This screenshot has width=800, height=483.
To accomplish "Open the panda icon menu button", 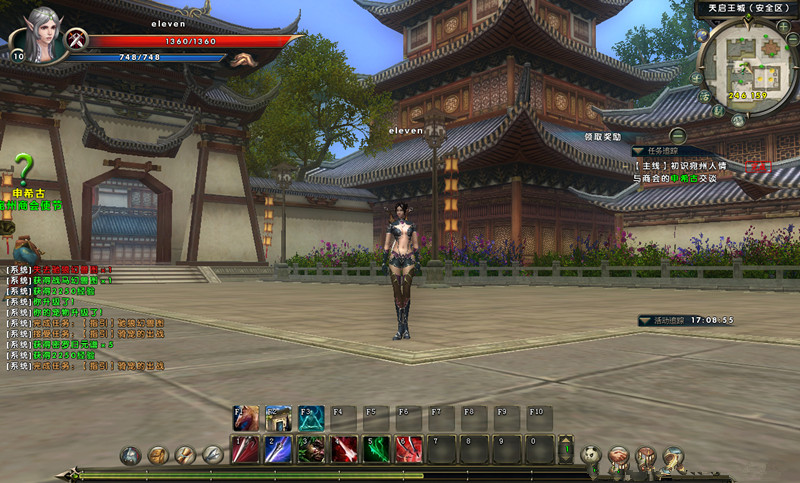I will (x=592, y=455).
